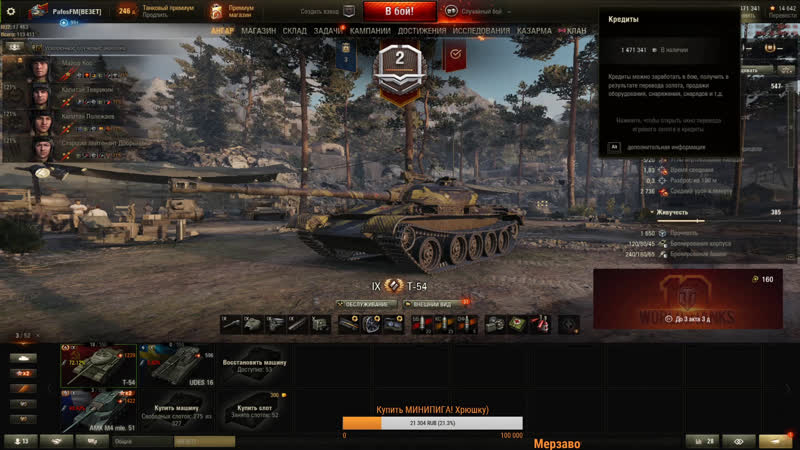Select the T-54 tank in carousel
The image size is (800, 450).
pos(99,365)
